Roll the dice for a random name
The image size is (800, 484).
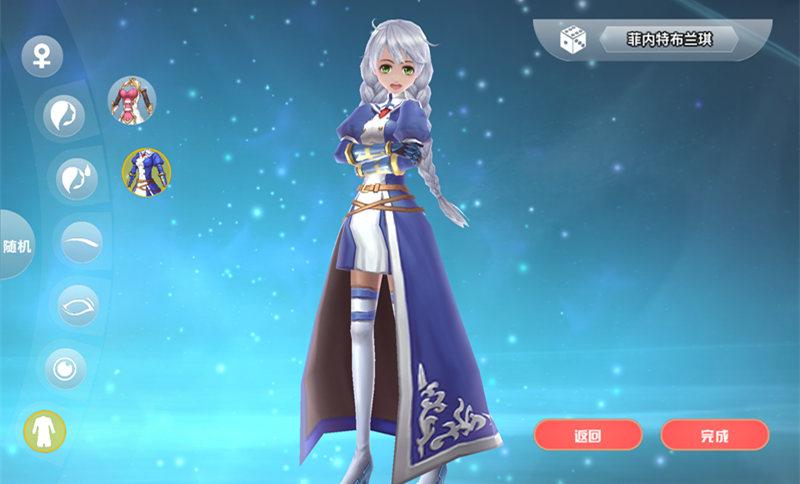click(x=572, y=40)
